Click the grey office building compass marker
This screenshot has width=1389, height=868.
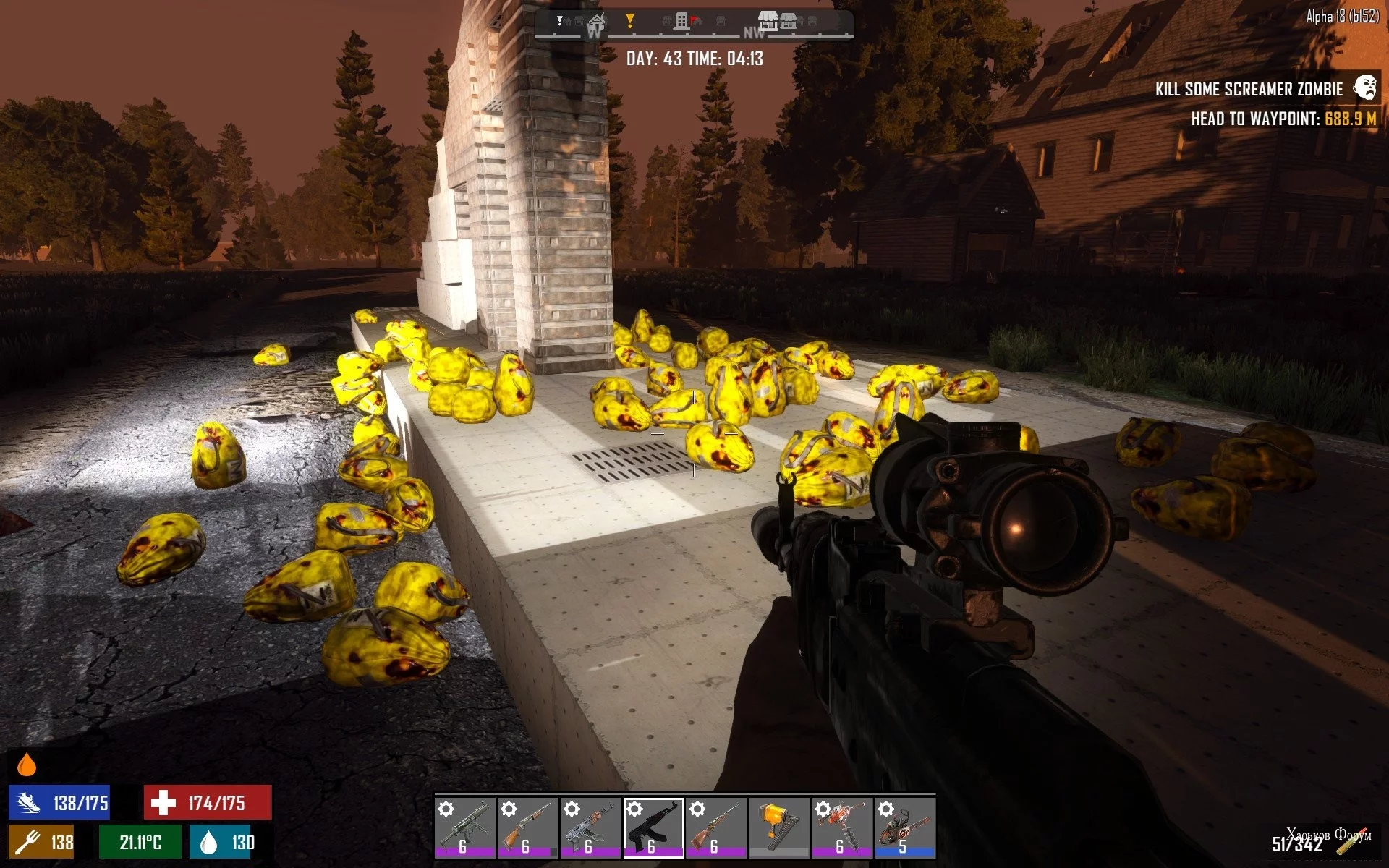pos(681,21)
